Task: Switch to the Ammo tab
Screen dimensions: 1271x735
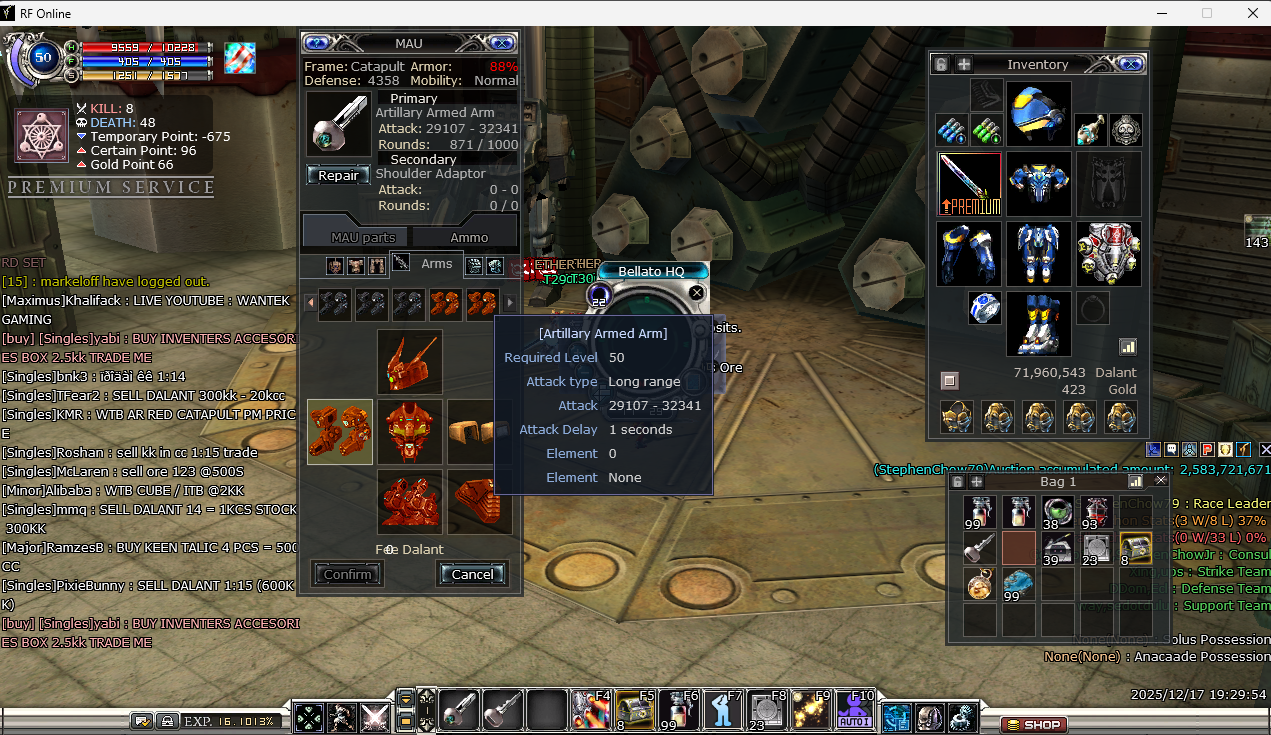Action: point(469,237)
